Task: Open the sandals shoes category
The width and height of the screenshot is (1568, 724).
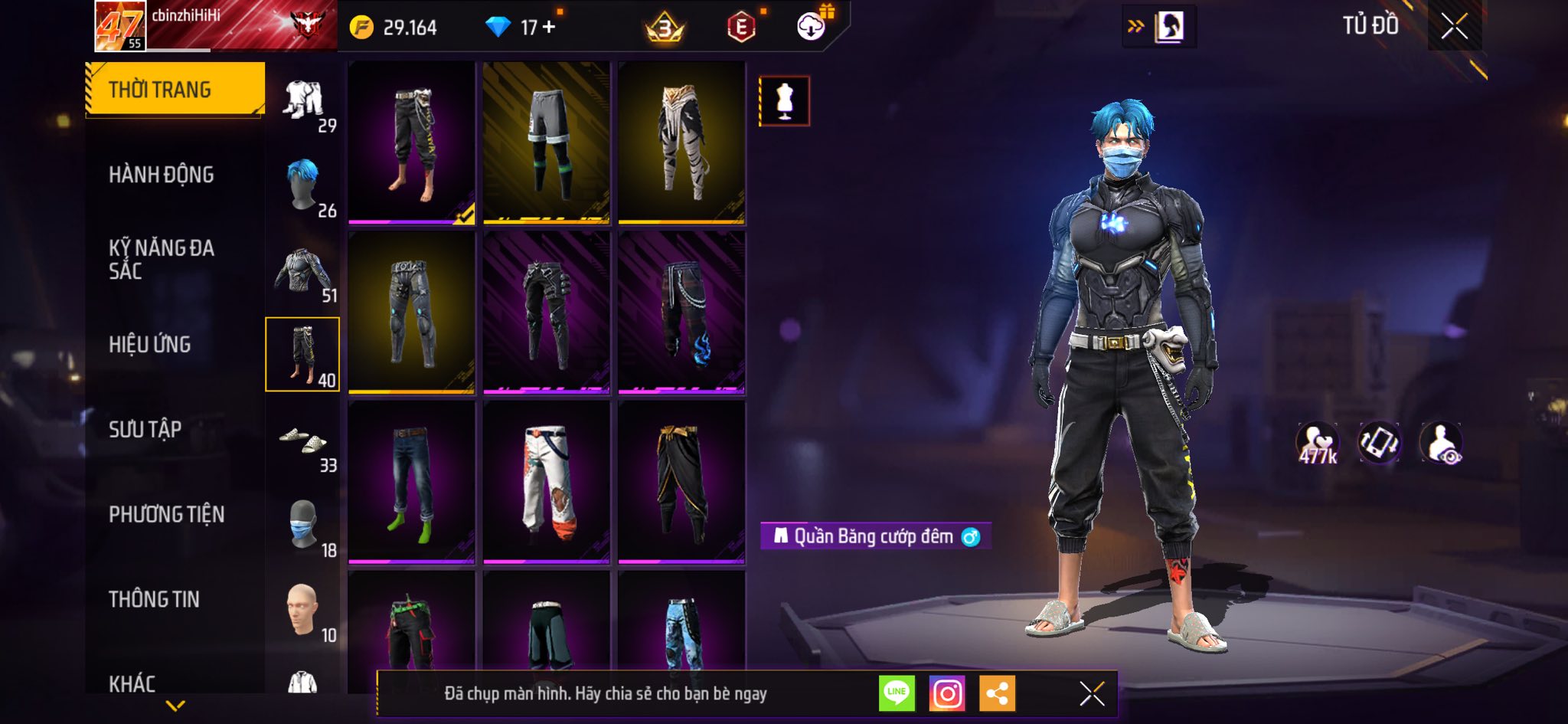Action: point(303,441)
